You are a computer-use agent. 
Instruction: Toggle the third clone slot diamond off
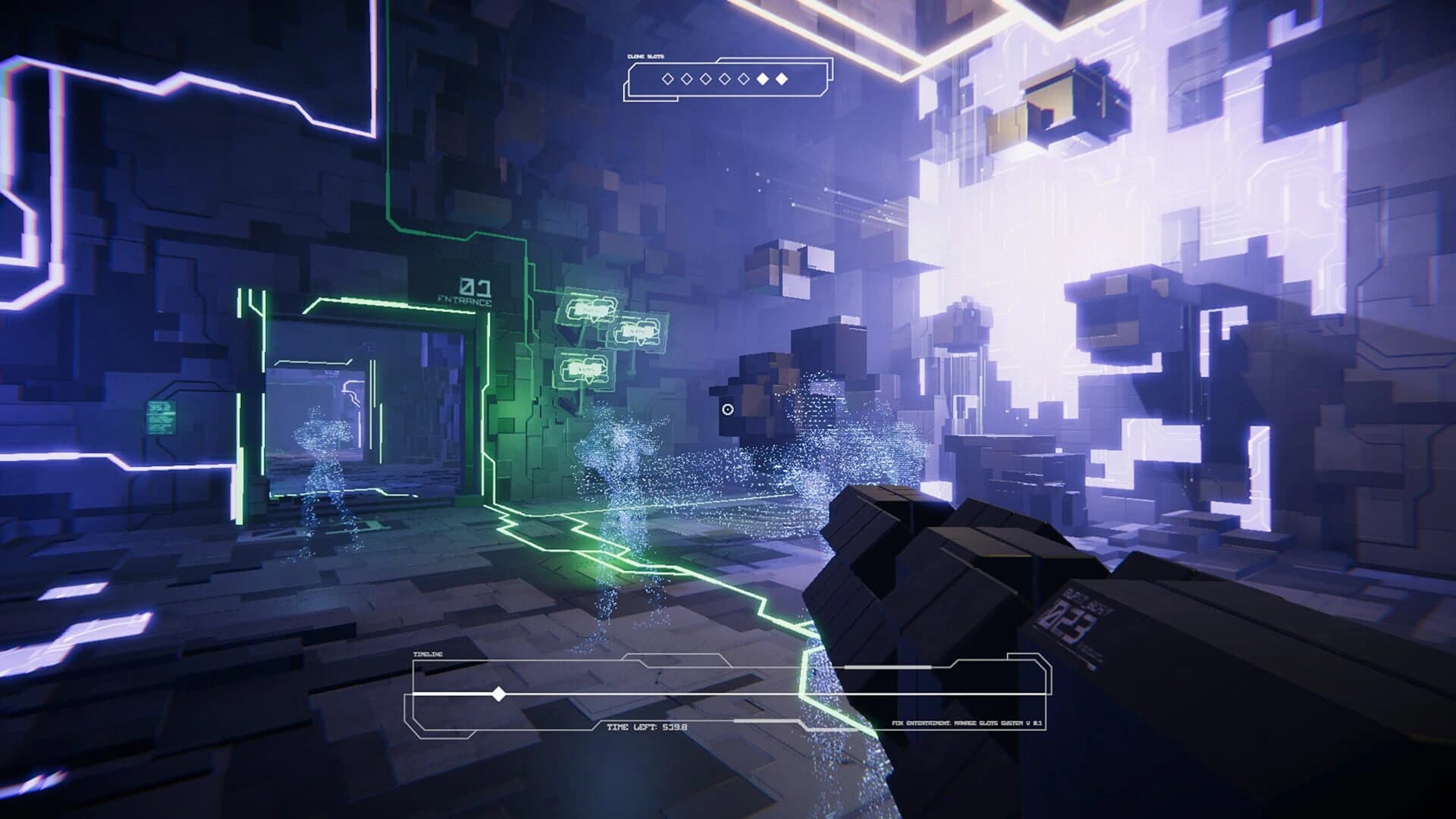click(x=706, y=78)
